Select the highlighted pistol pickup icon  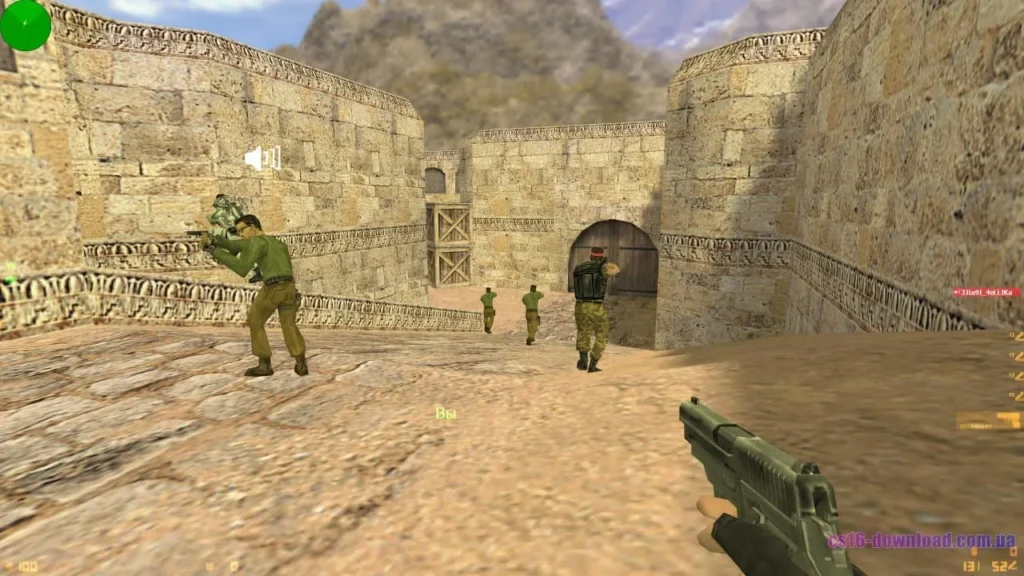988,421
